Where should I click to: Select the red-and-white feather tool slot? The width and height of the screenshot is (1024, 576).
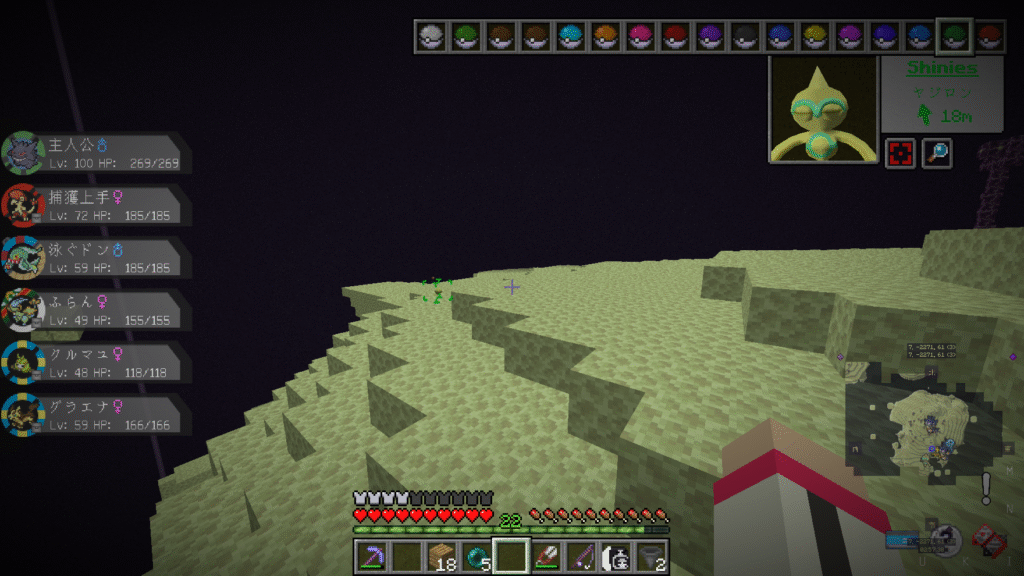(547, 556)
